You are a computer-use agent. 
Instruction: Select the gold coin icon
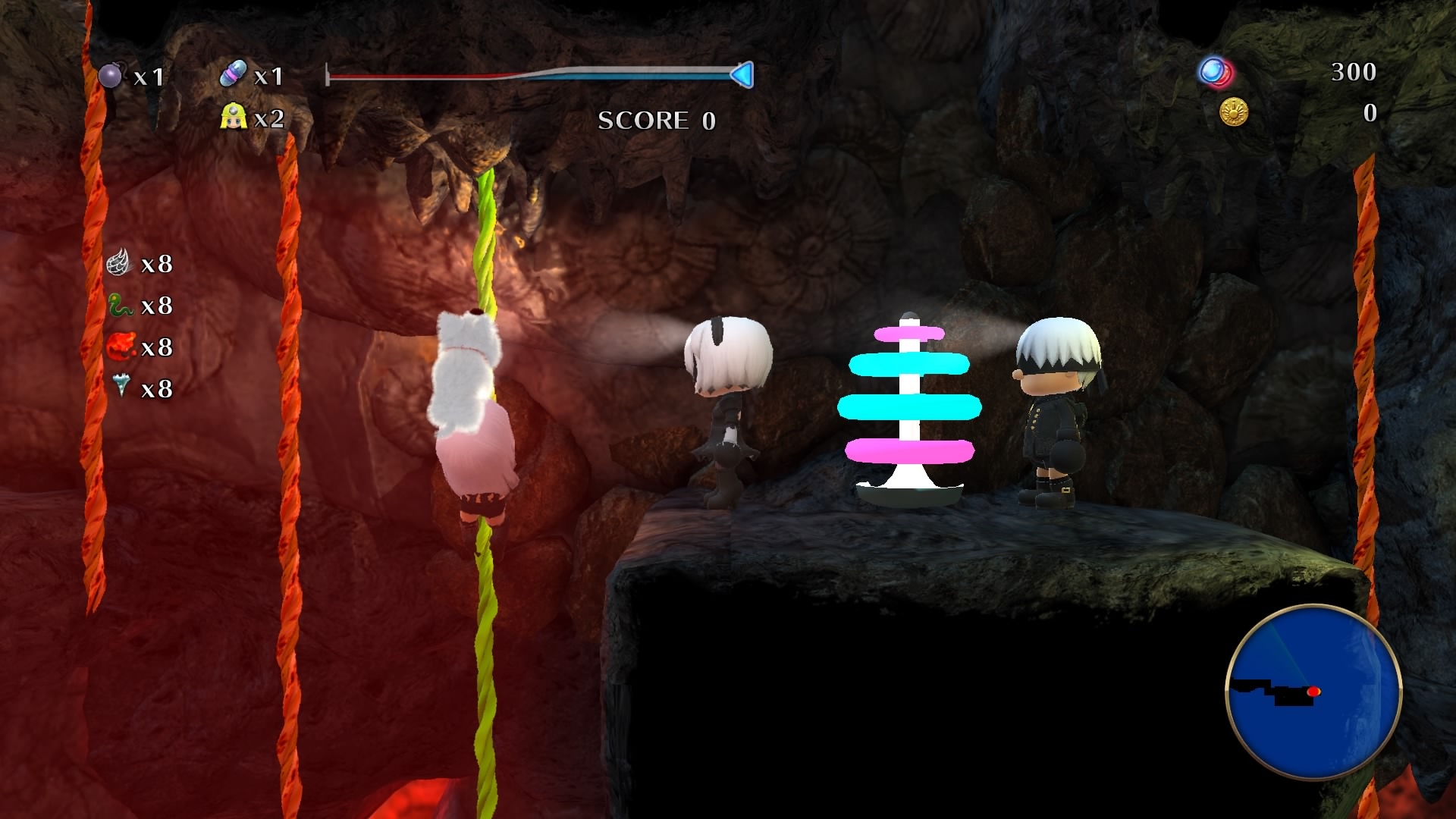click(1234, 112)
